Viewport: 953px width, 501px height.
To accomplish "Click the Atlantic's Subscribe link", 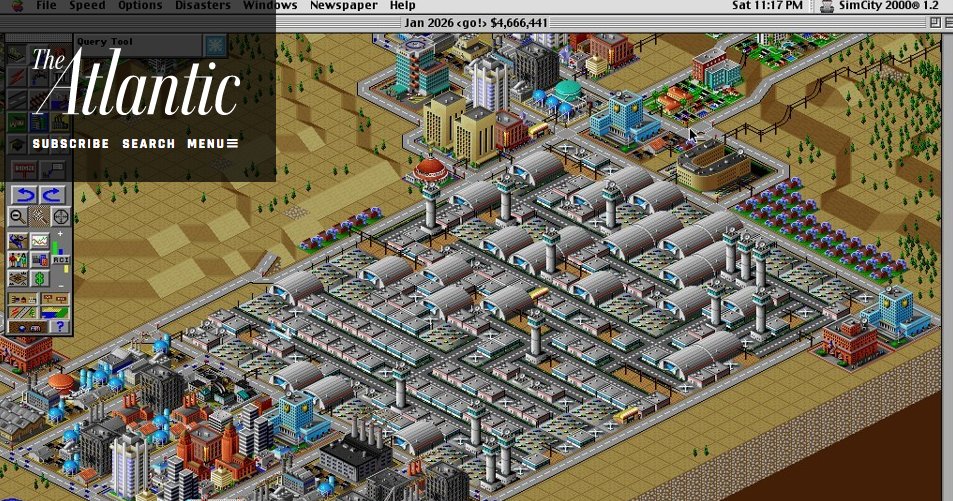I will tap(70, 144).
